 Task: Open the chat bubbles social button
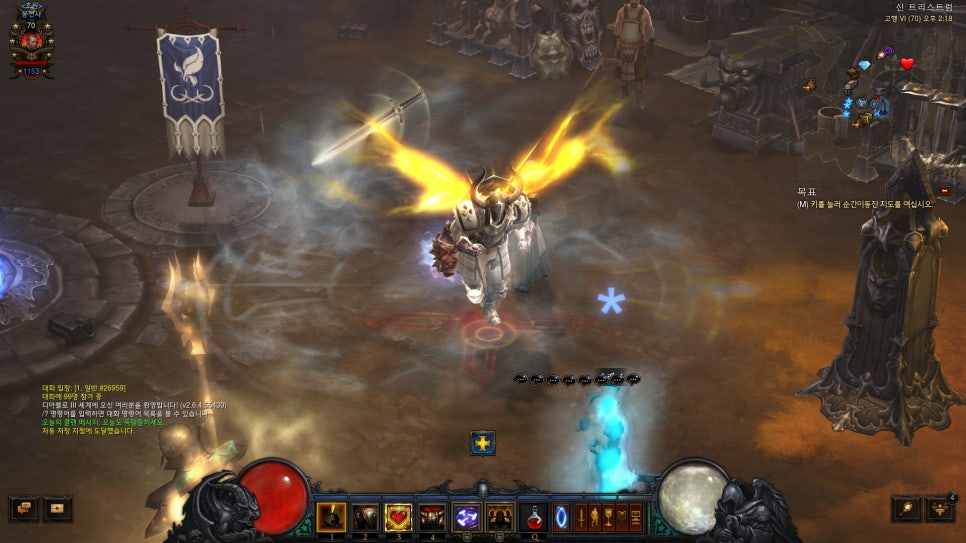(24, 509)
